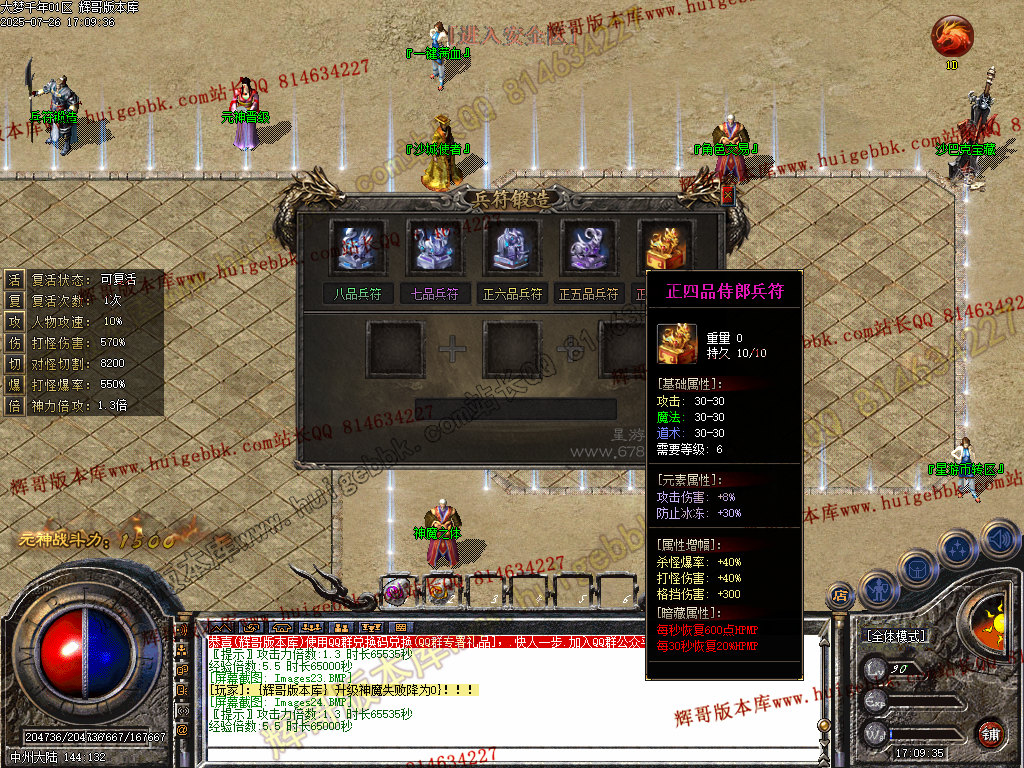The image size is (1024, 768).
Task: Open the bag inventory icon
Action: coord(917,568)
